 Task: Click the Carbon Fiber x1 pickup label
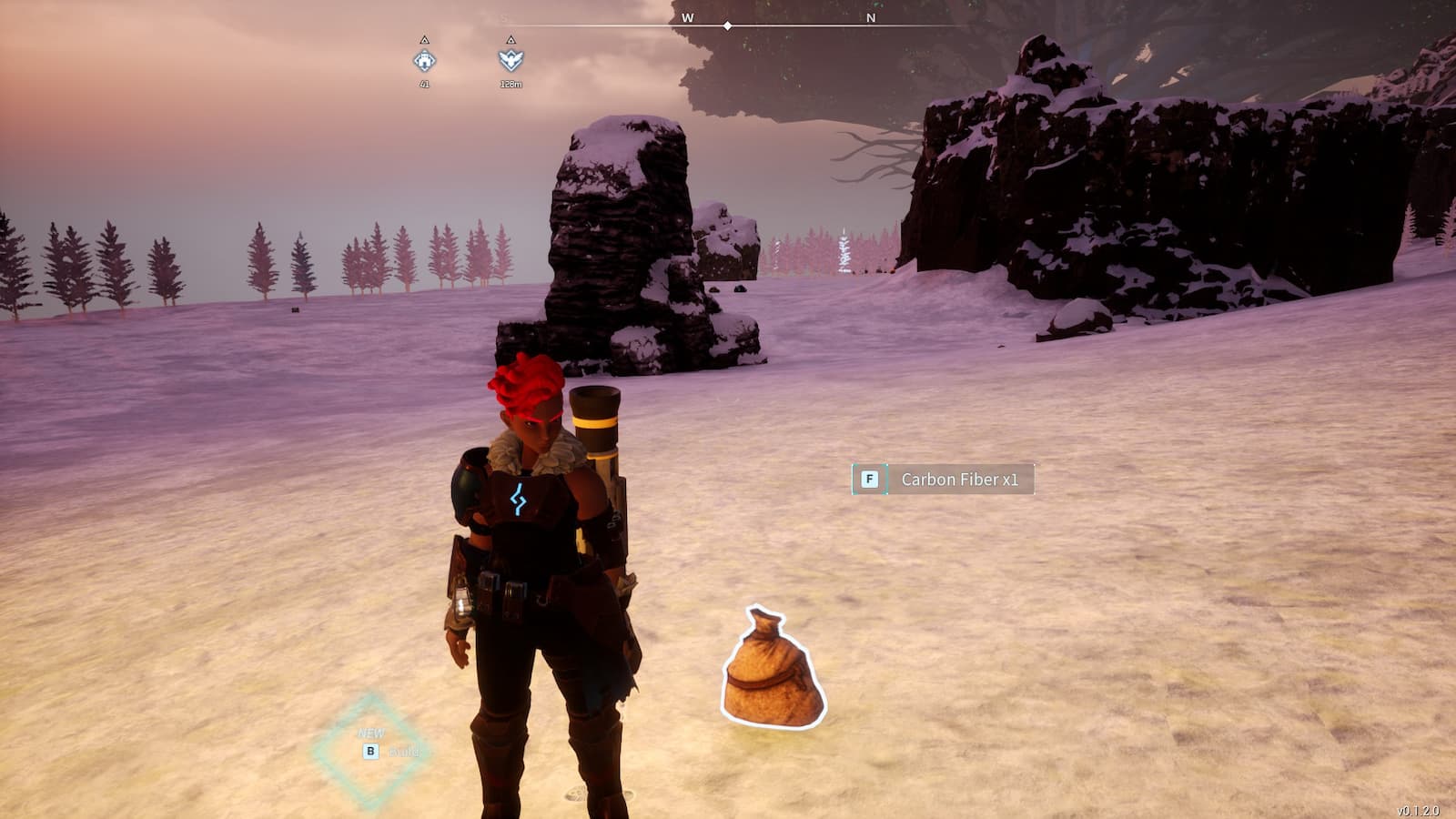pyautogui.click(x=943, y=480)
